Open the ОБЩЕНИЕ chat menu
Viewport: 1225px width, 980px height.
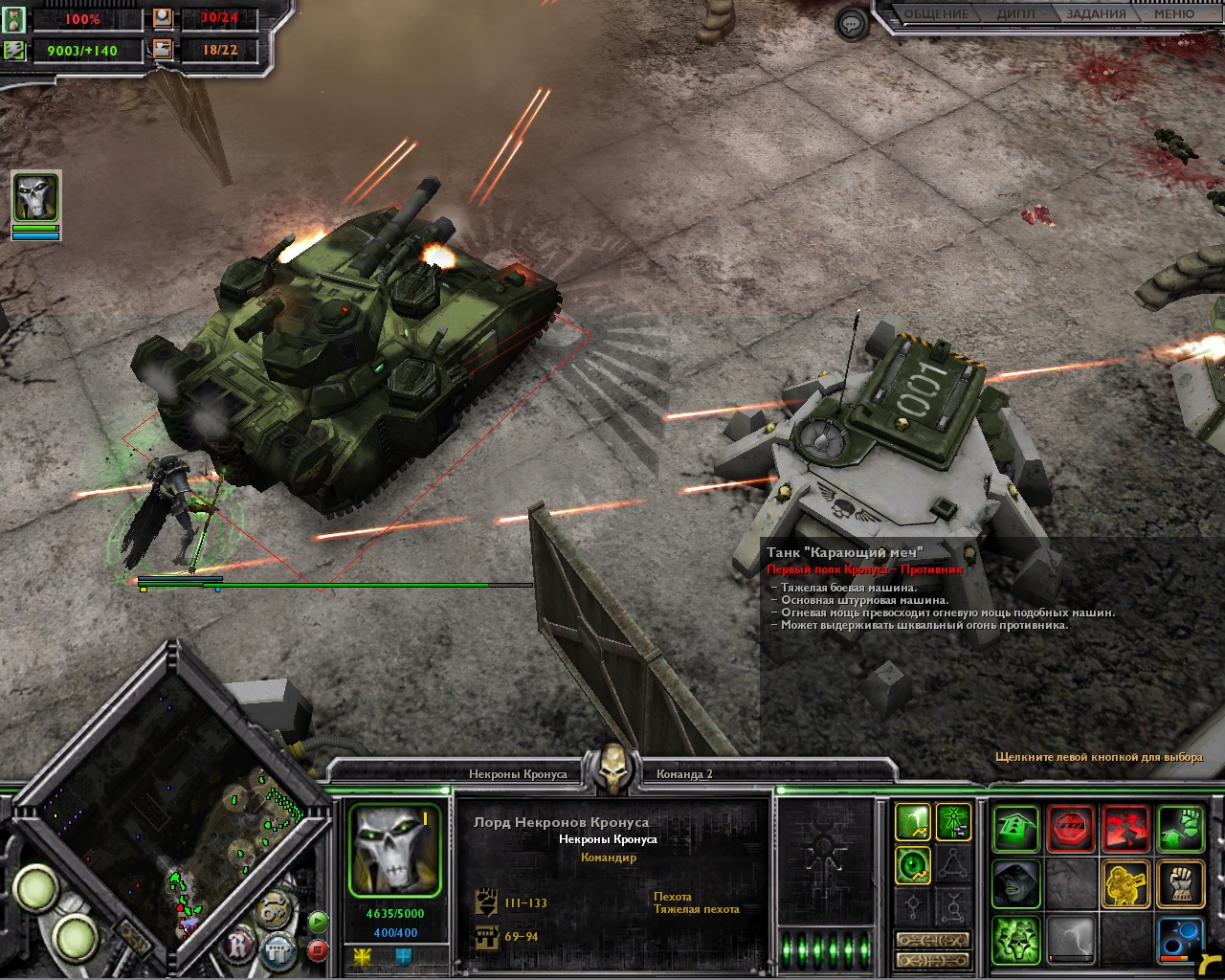point(936,14)
